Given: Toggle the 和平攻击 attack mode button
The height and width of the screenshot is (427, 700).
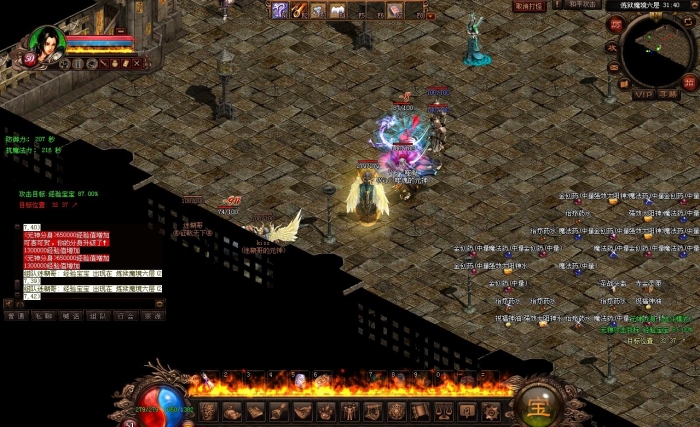Looking at the screenshot, I should 583,6.
